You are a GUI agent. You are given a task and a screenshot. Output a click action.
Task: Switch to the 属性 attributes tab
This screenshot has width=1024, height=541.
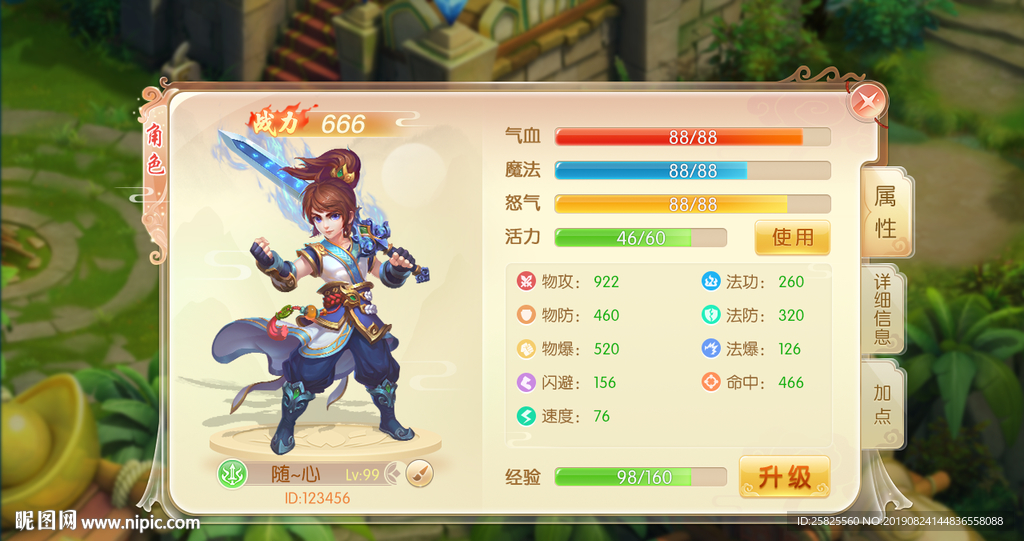[x=885, y=211]
